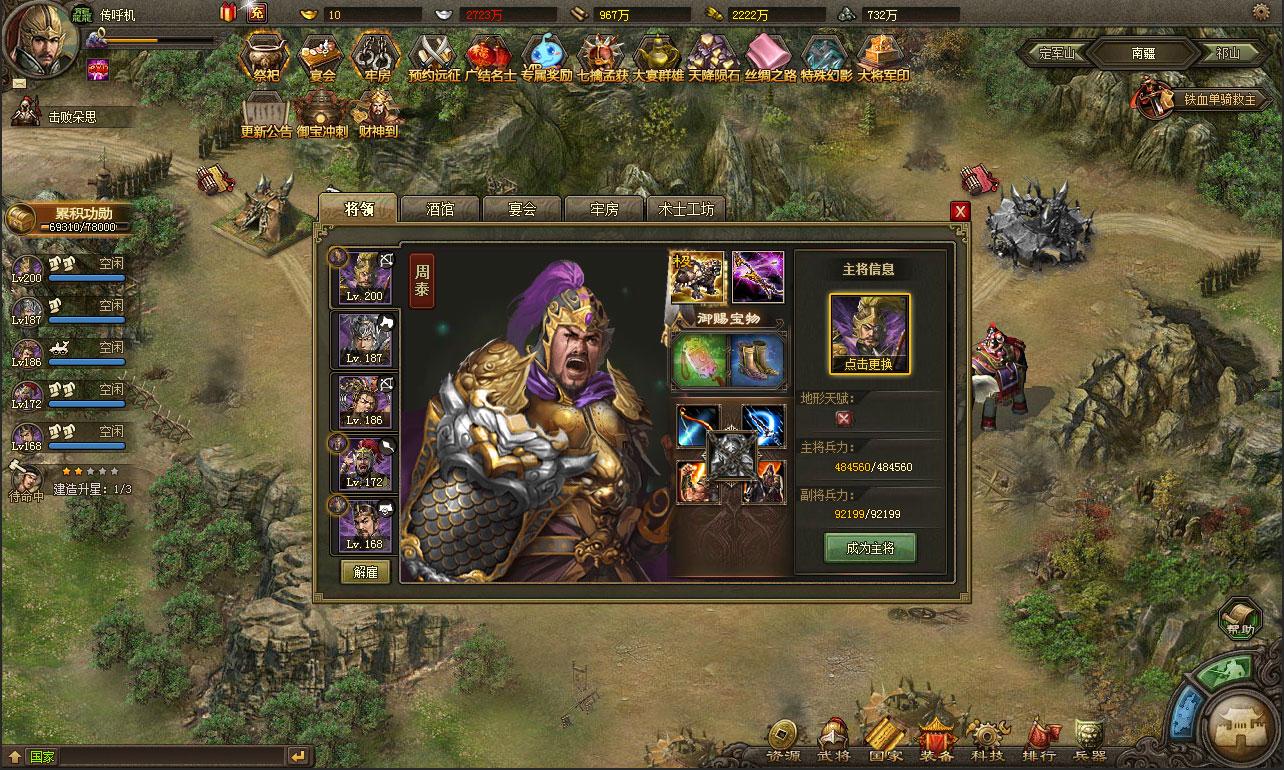Go to the 定军山 map region
The width and height of the screenshot is (1284, 770).
1051,54
